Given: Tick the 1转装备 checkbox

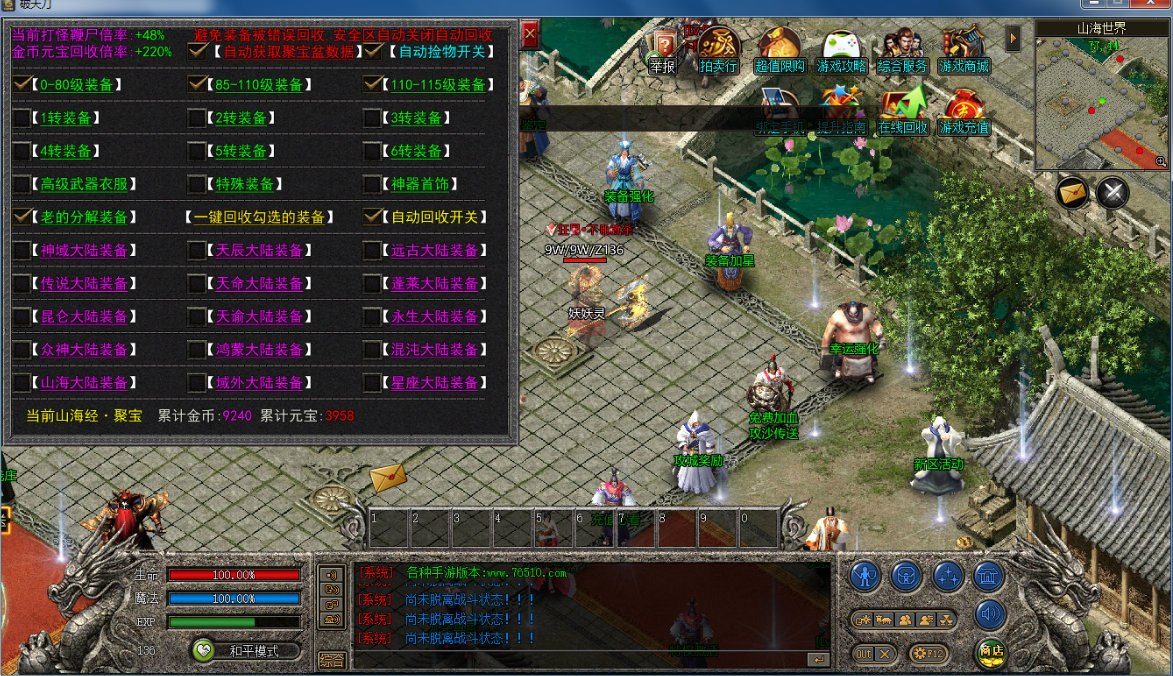Looking at the screenshot, I should [22, 118].
